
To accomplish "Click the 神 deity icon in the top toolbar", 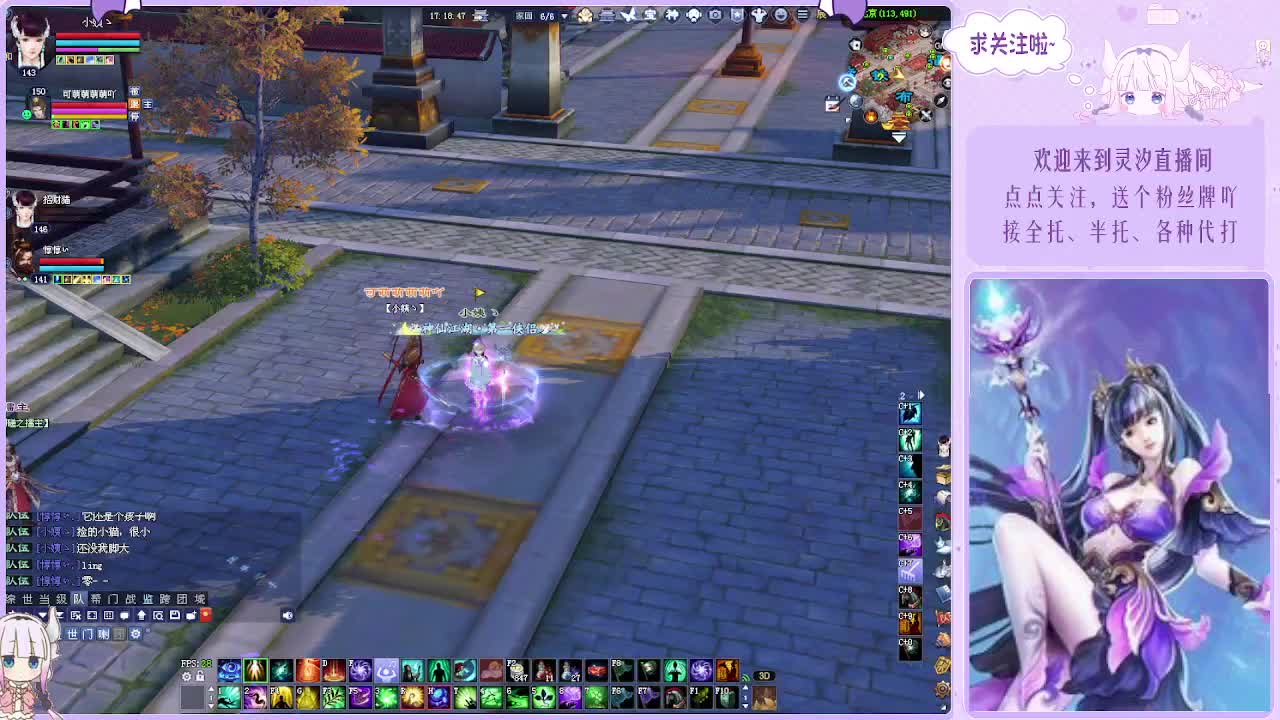I will (671, 15).
